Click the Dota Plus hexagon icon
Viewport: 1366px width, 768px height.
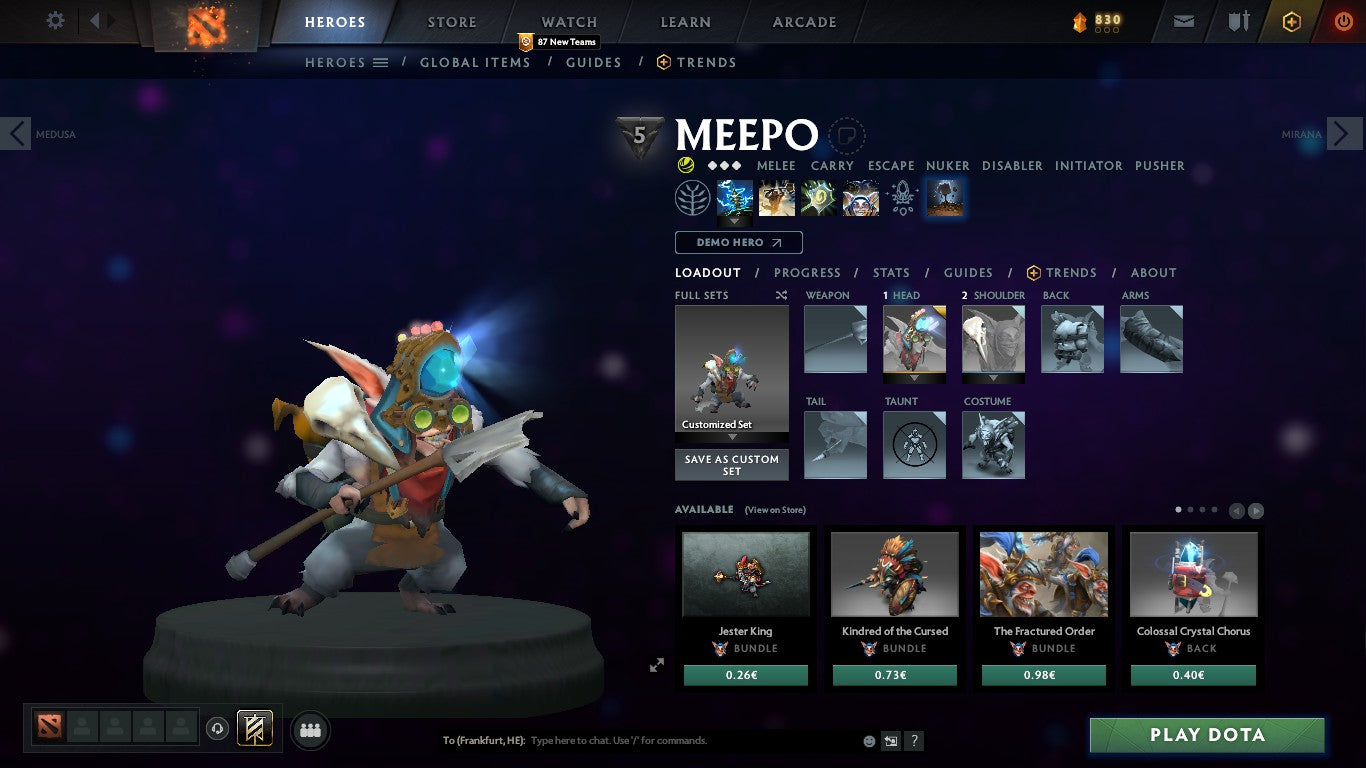pos(1291,19)
